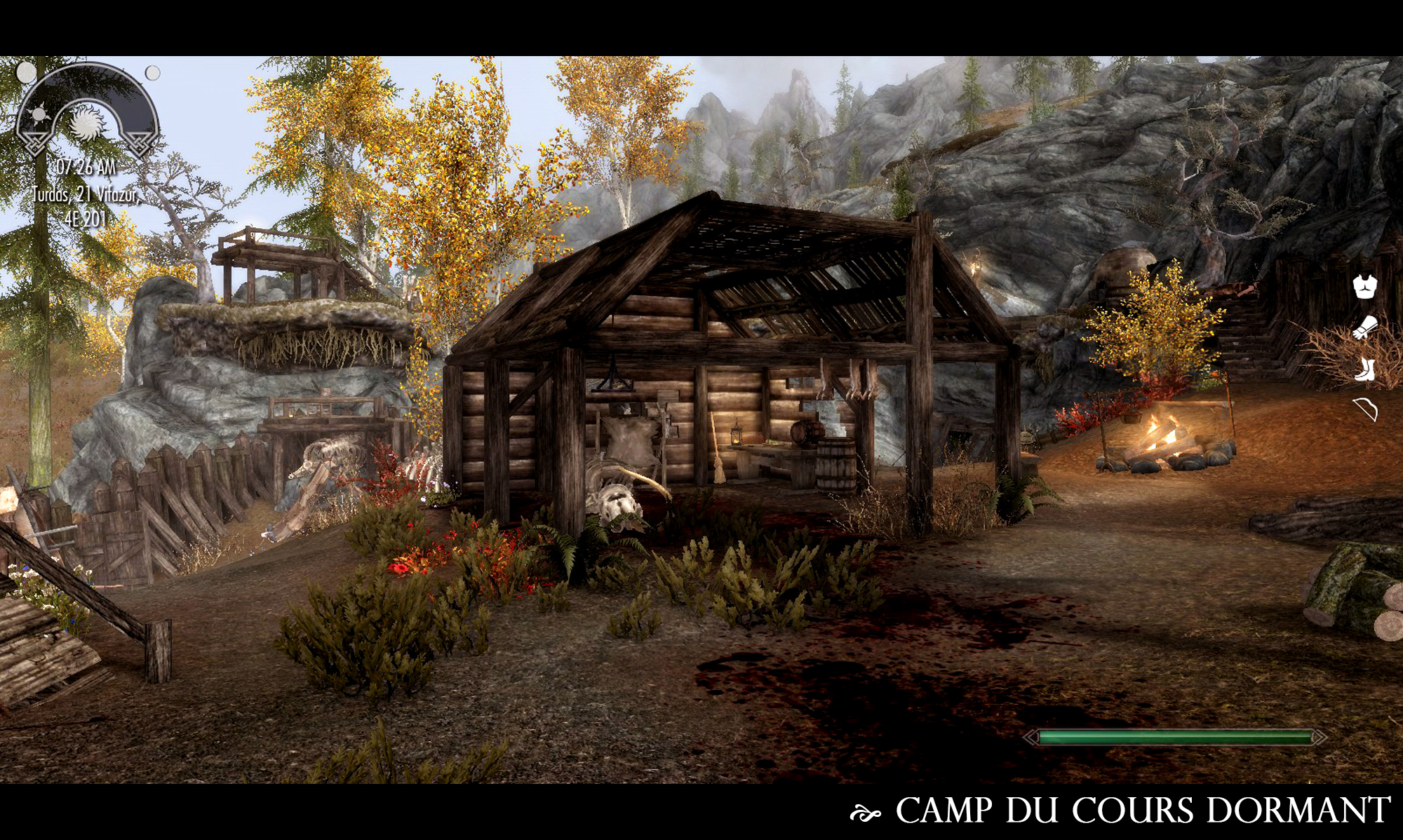Select the bow weapon icon

(x=1367, y=409)
